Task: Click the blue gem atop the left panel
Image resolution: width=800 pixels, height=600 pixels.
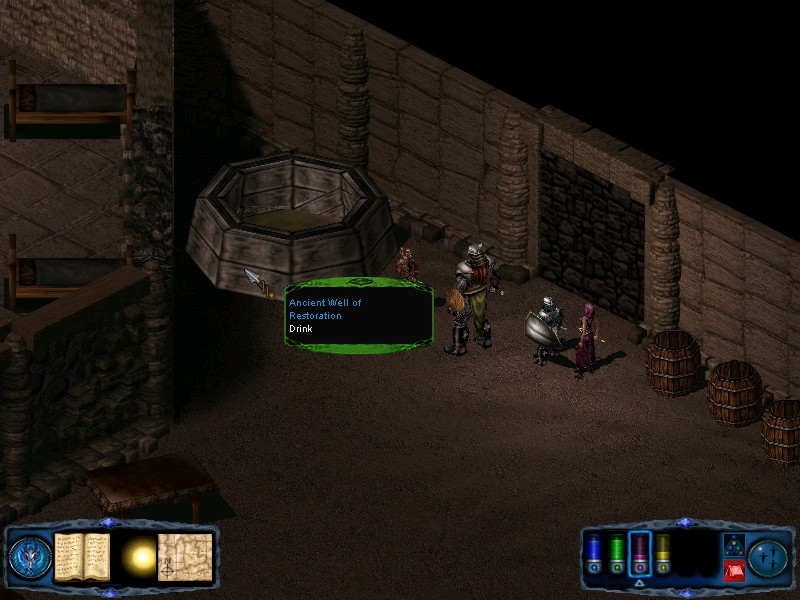Action: click(109, 522)
